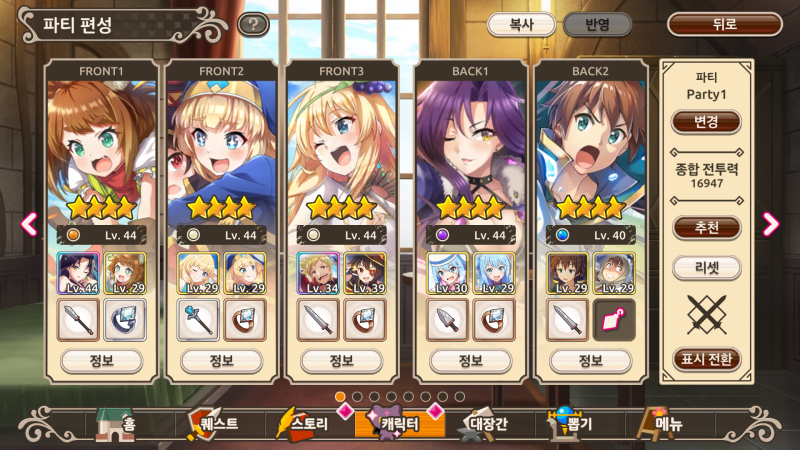
Task: Open 정보 info for the FRONT2 character
Action: coord(221,360)
